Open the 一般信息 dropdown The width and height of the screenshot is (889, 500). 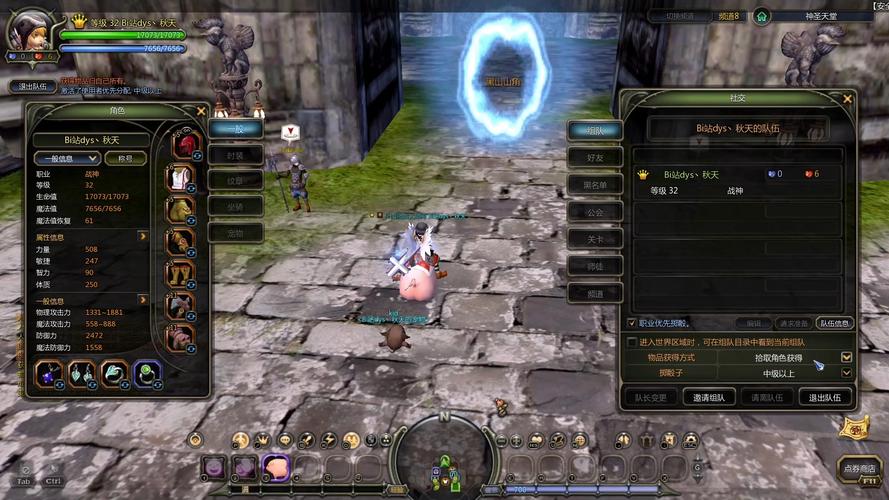click(x=67, y=158)
